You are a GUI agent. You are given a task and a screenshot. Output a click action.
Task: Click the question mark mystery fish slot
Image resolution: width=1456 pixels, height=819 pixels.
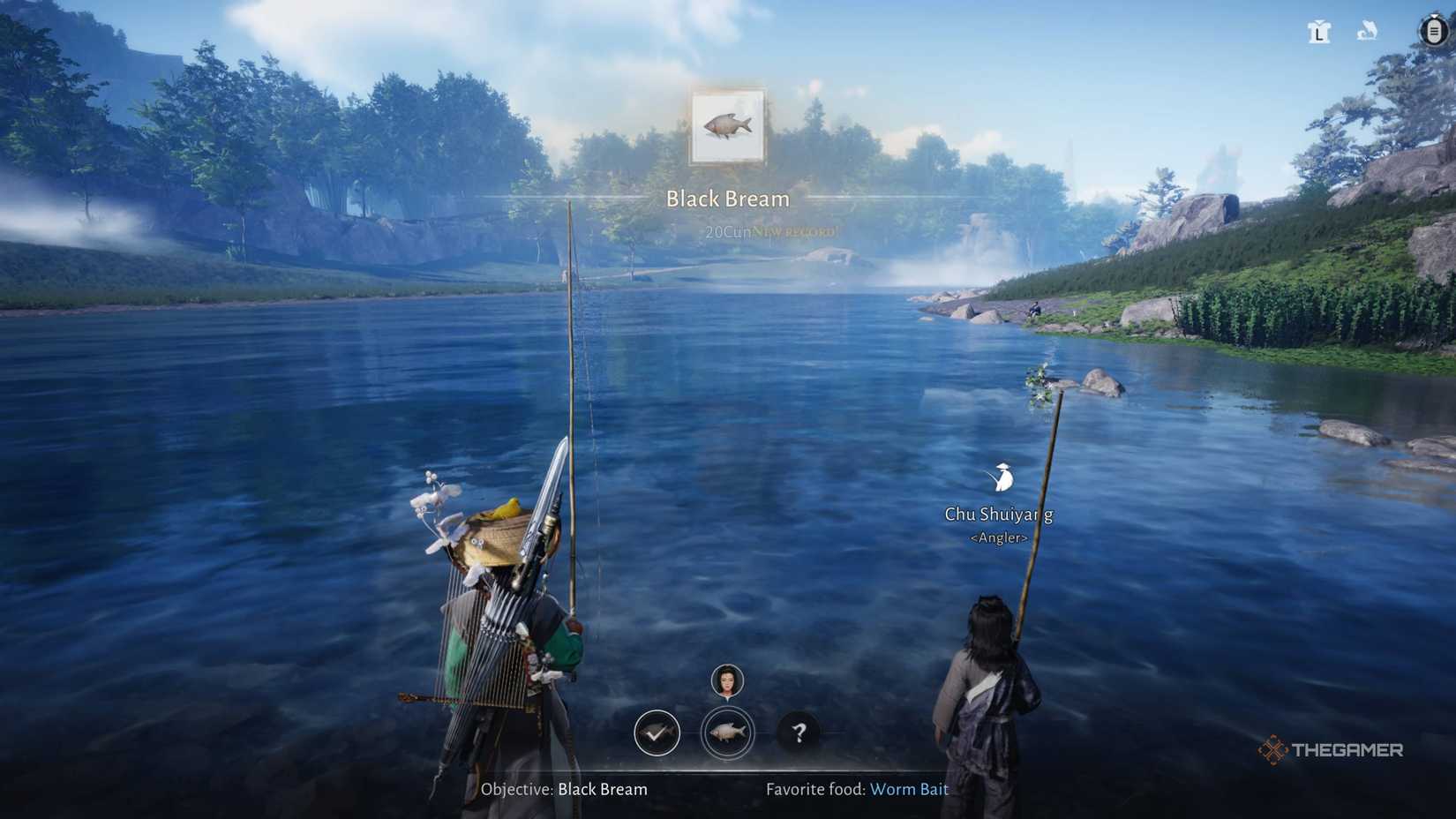click(798, 733)
